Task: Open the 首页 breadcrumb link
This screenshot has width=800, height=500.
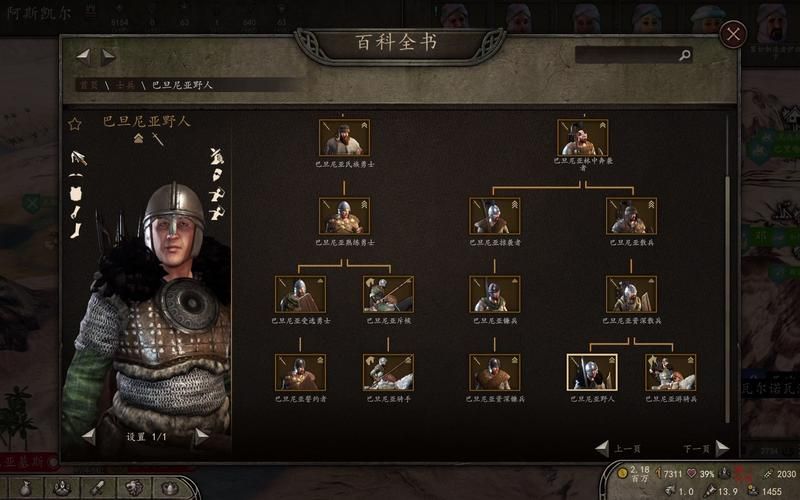Action: 90,85
